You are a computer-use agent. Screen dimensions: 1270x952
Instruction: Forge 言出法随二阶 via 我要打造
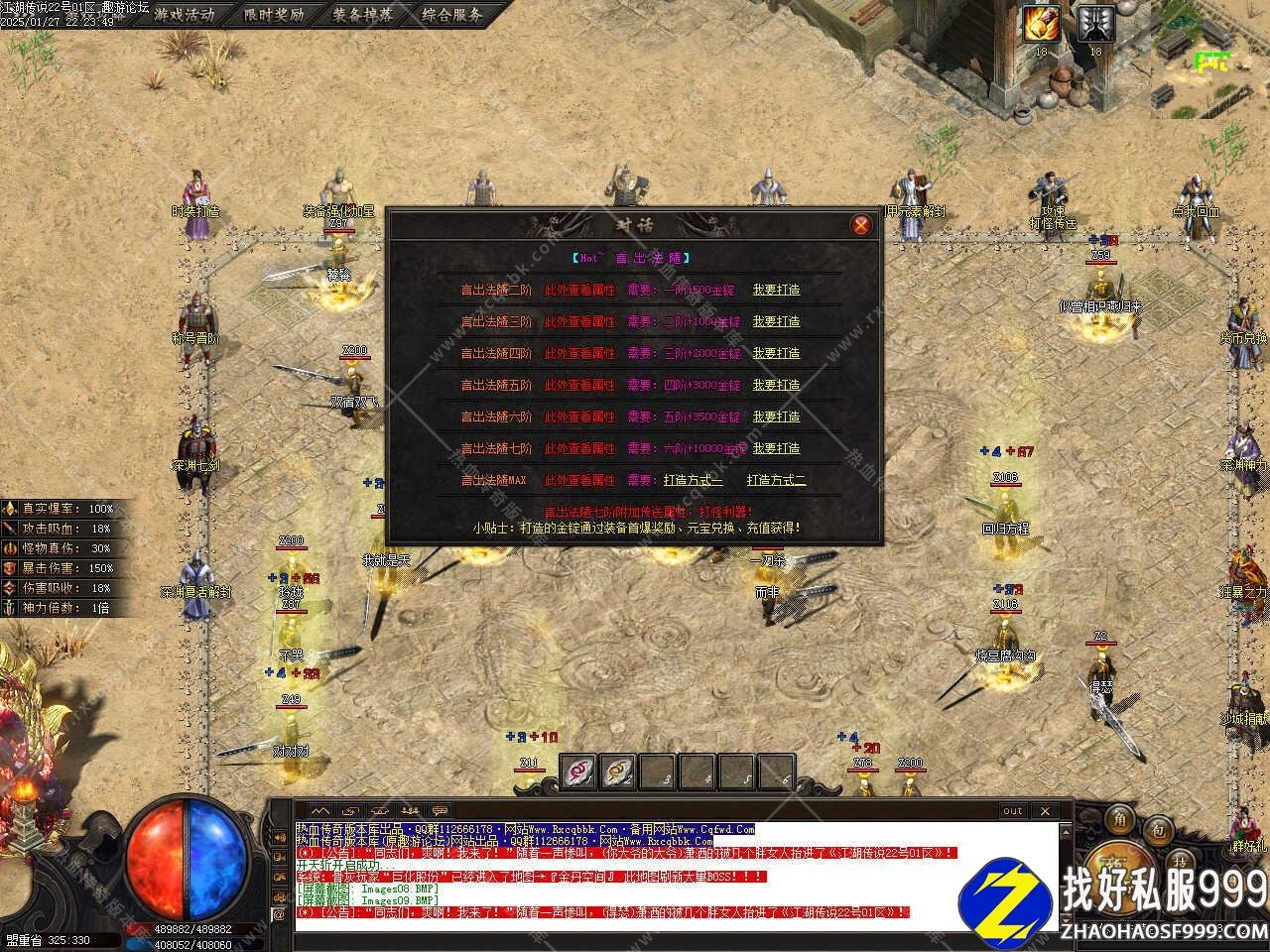click(x=776, y=291)
